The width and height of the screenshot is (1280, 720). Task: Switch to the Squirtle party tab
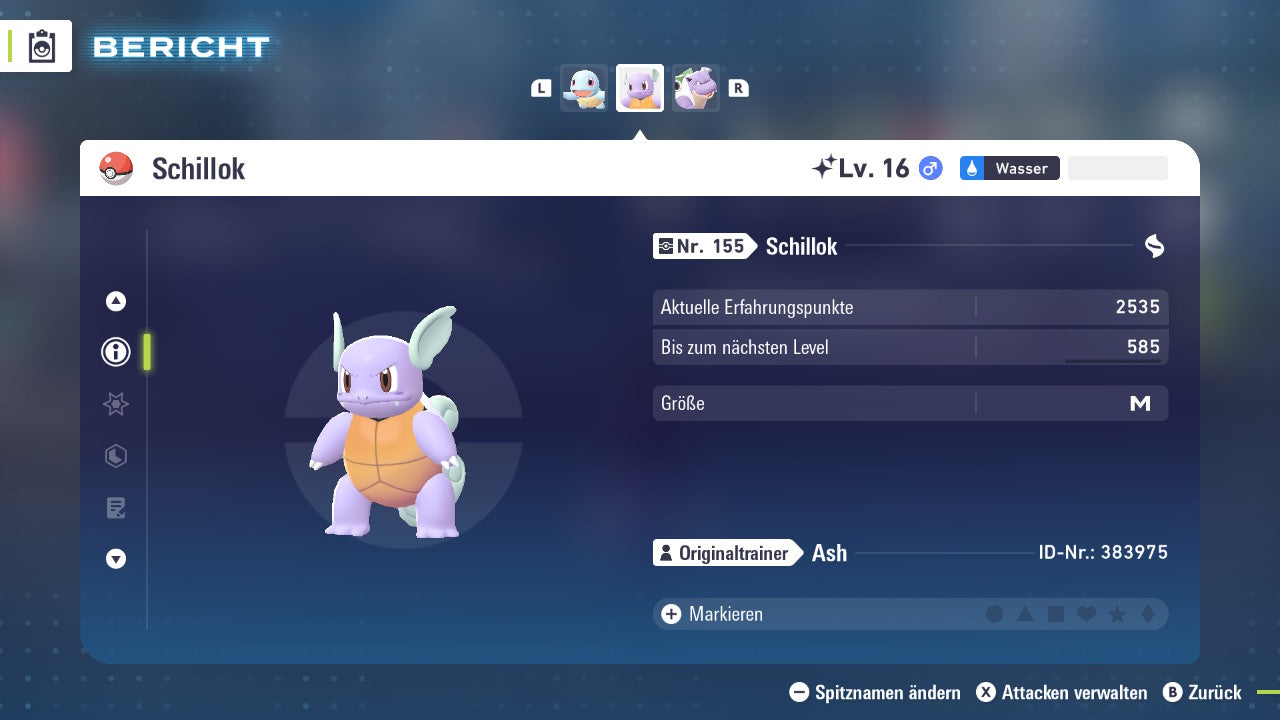click(x=584, y=88)
